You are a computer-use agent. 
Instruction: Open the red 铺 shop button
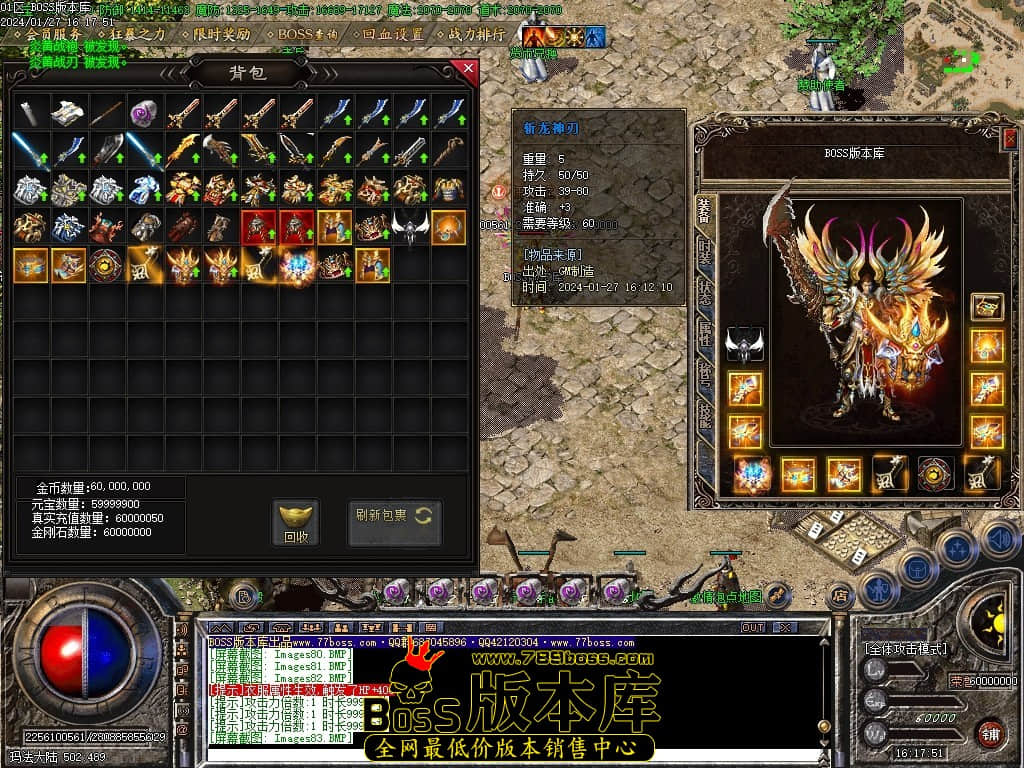(x=990, y=733)
